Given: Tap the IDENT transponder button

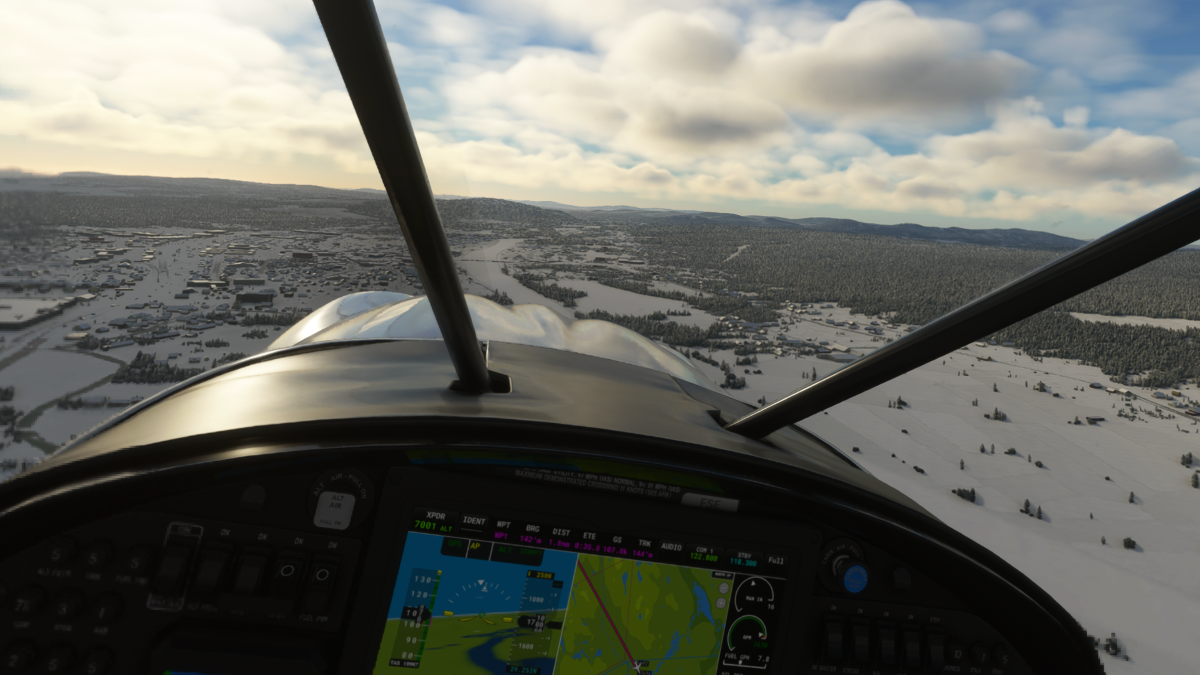Looking at the screenshot, I should (x=474, y=522).
